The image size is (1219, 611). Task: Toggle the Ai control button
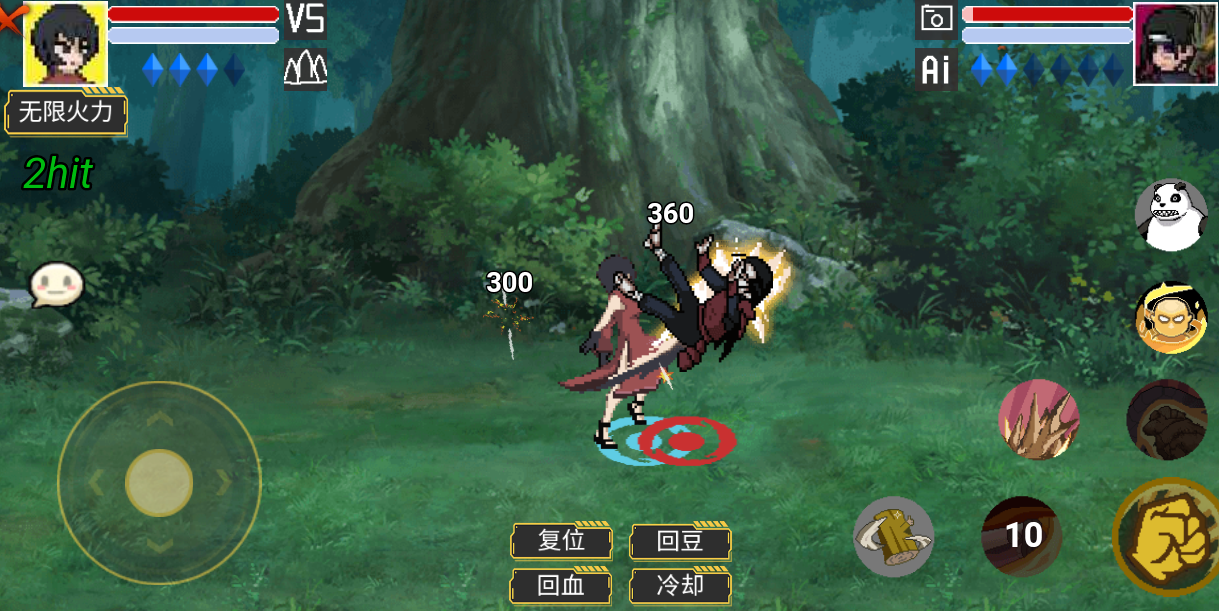pos(936,70)
